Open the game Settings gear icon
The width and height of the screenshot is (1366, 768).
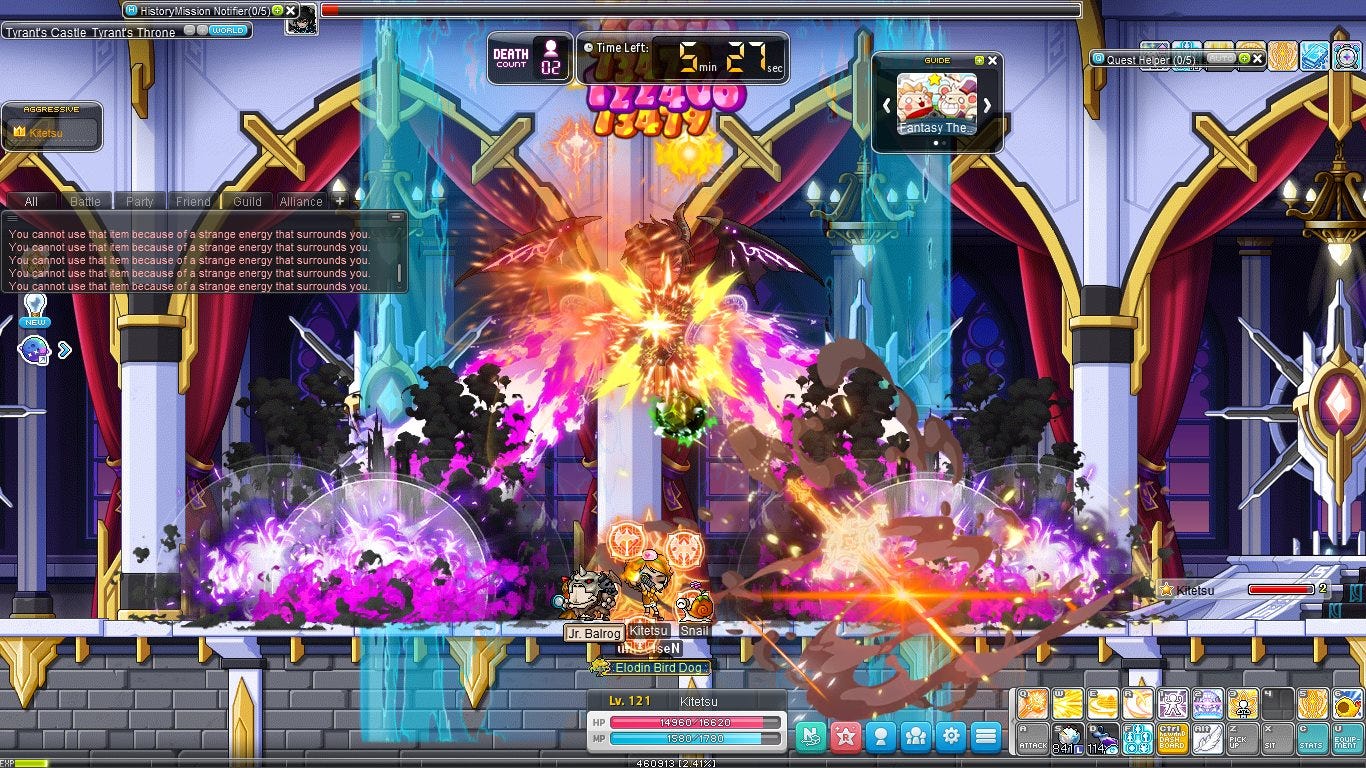click(x=951, y=736)
